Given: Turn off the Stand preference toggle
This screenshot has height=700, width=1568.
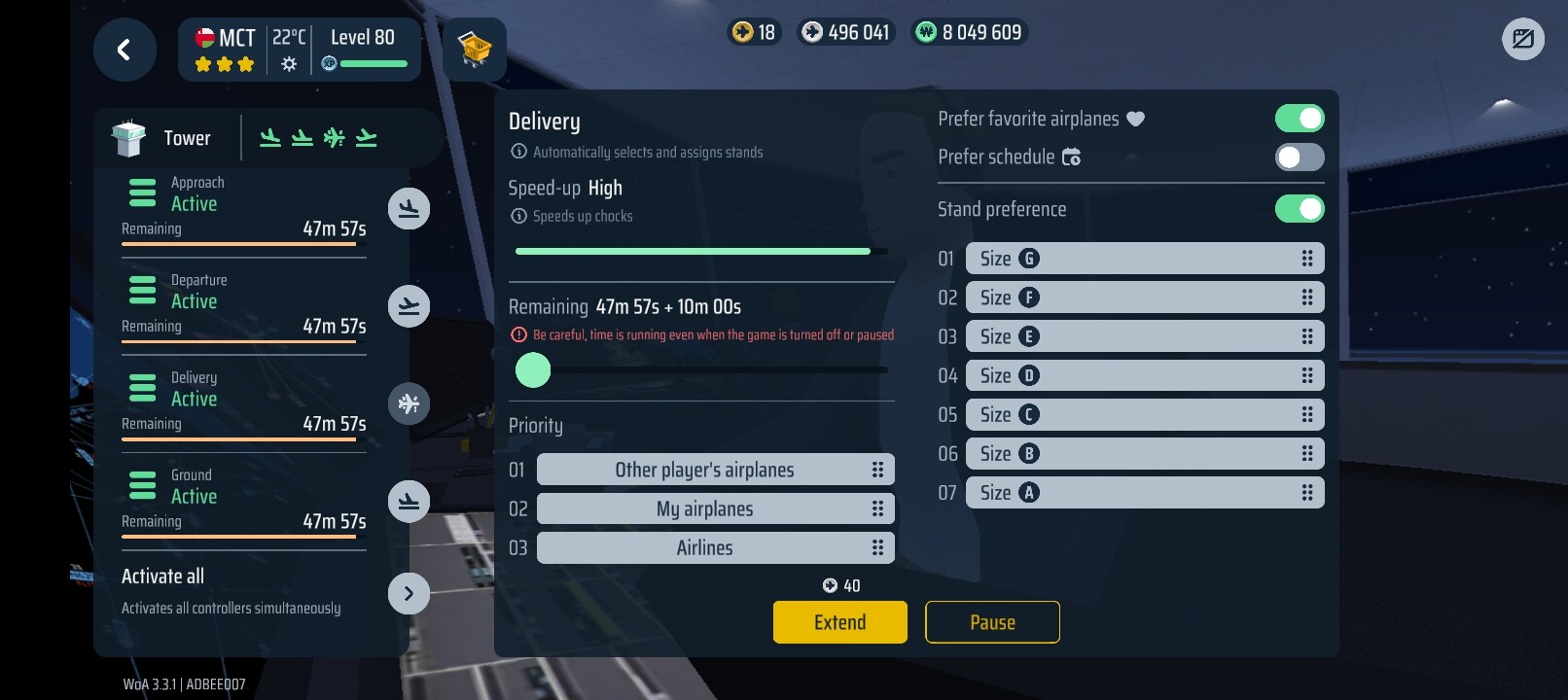Looking at the screenshot, I should coord(1299,209).
